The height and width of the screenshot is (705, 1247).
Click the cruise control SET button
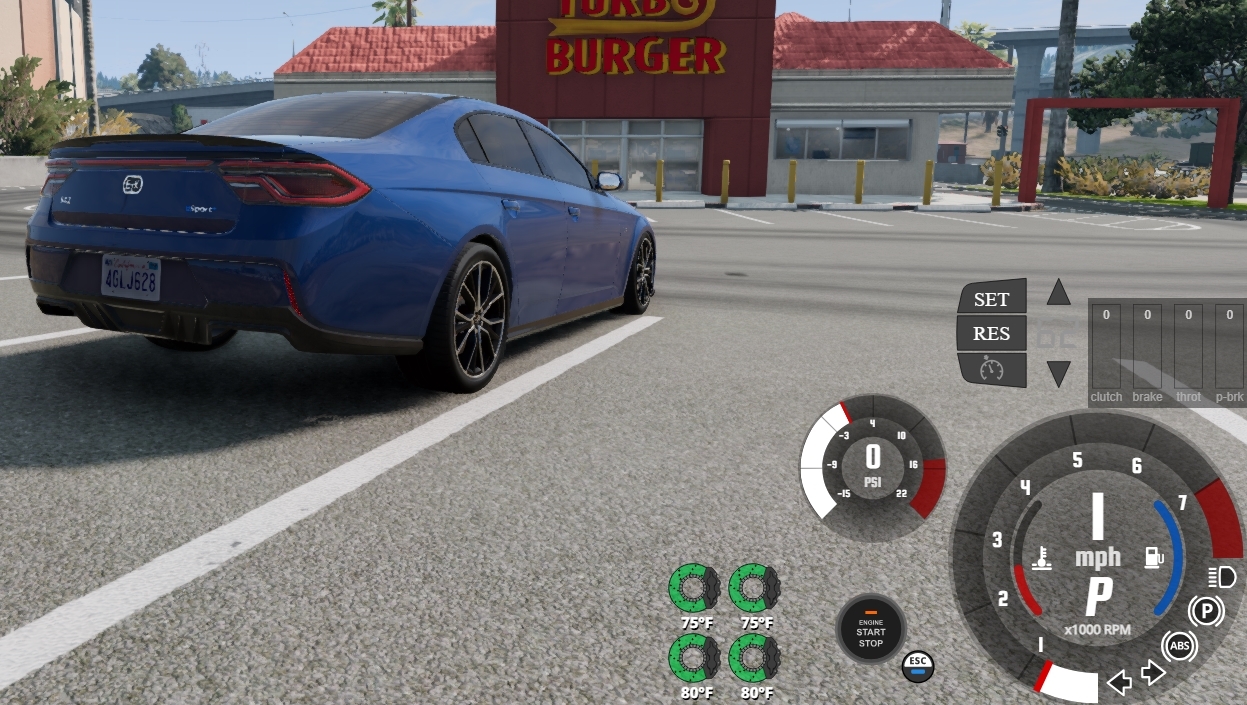pos(991,299)
